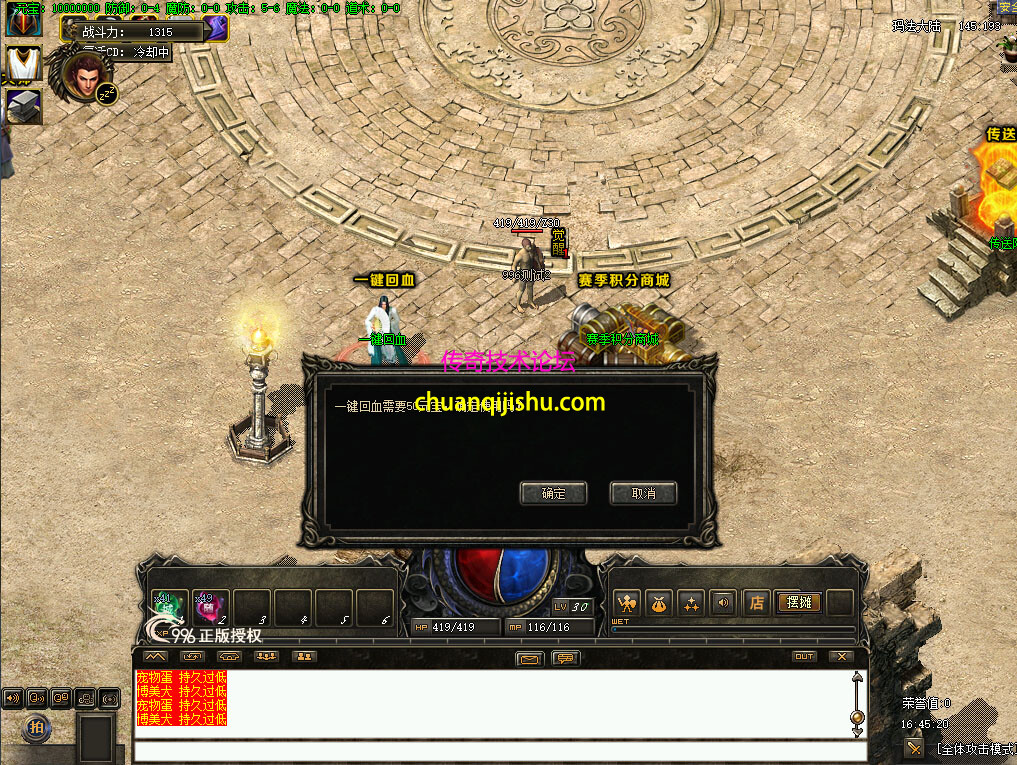This screenshot has width=1017, height=765.
Task: Open the speech bubble chat icon
Action: click(x=566, y=658)
